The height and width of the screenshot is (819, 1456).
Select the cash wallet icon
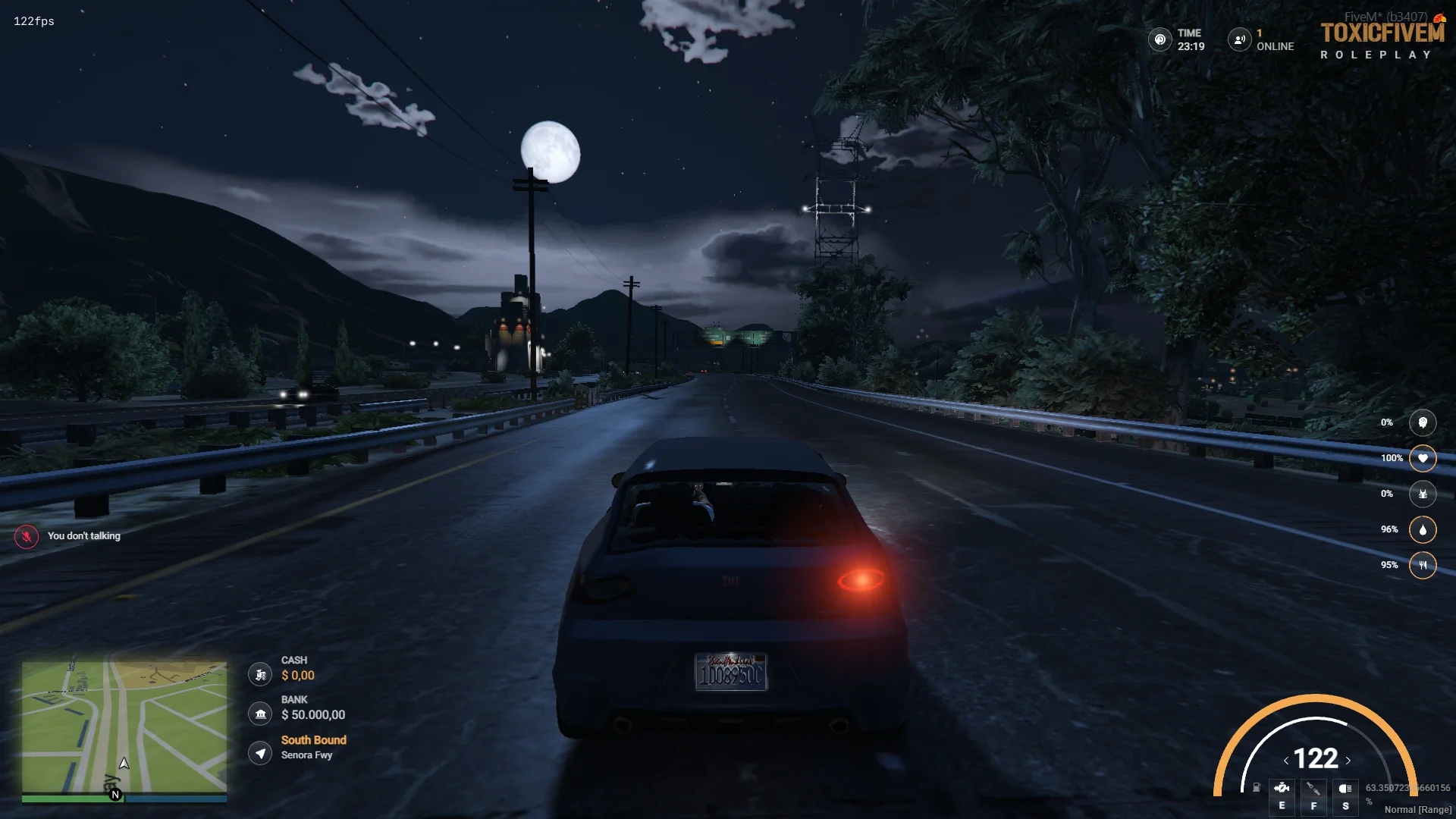[260, 674]
